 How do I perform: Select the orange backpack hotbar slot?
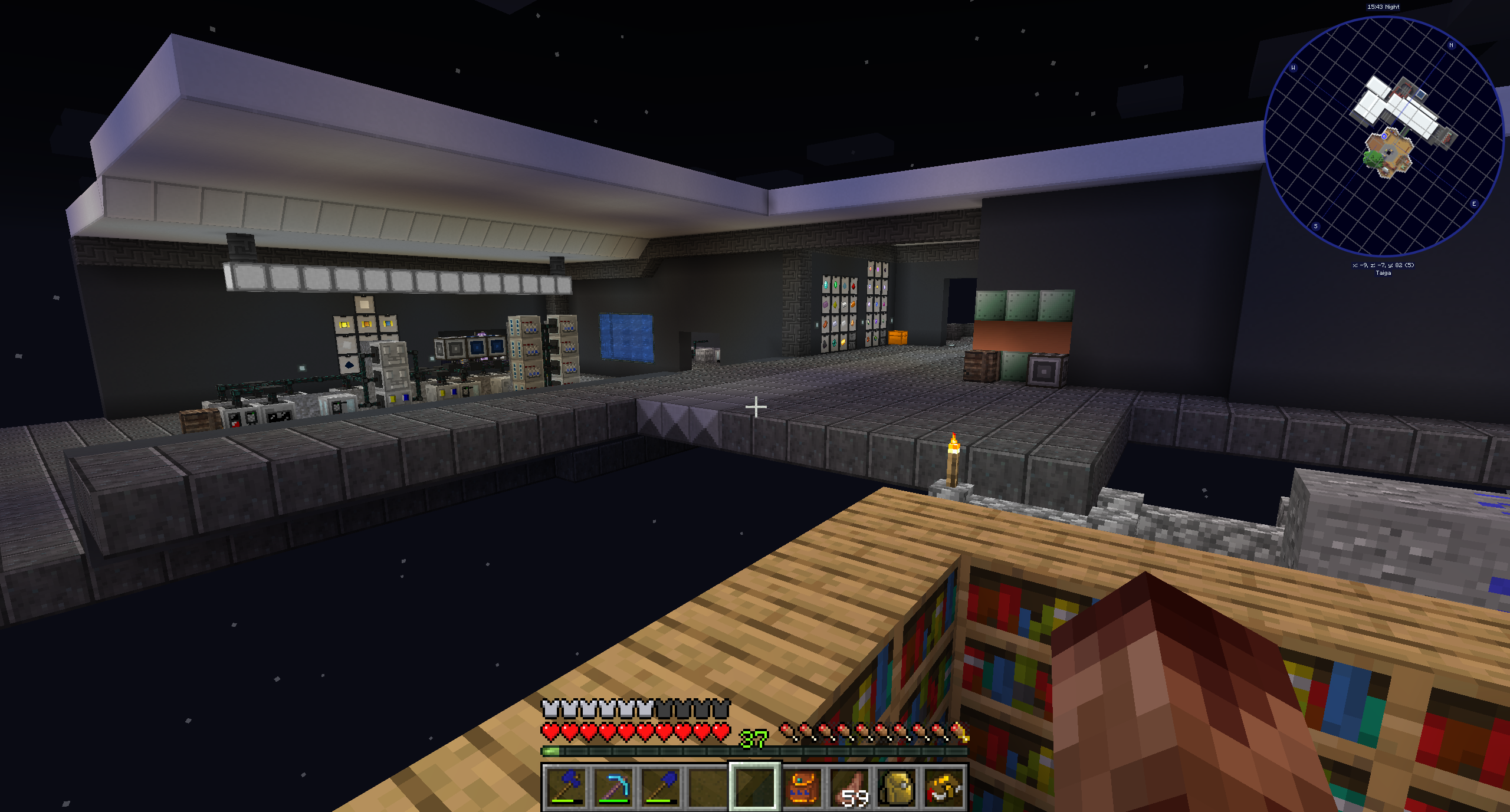(x=802, y=787)
